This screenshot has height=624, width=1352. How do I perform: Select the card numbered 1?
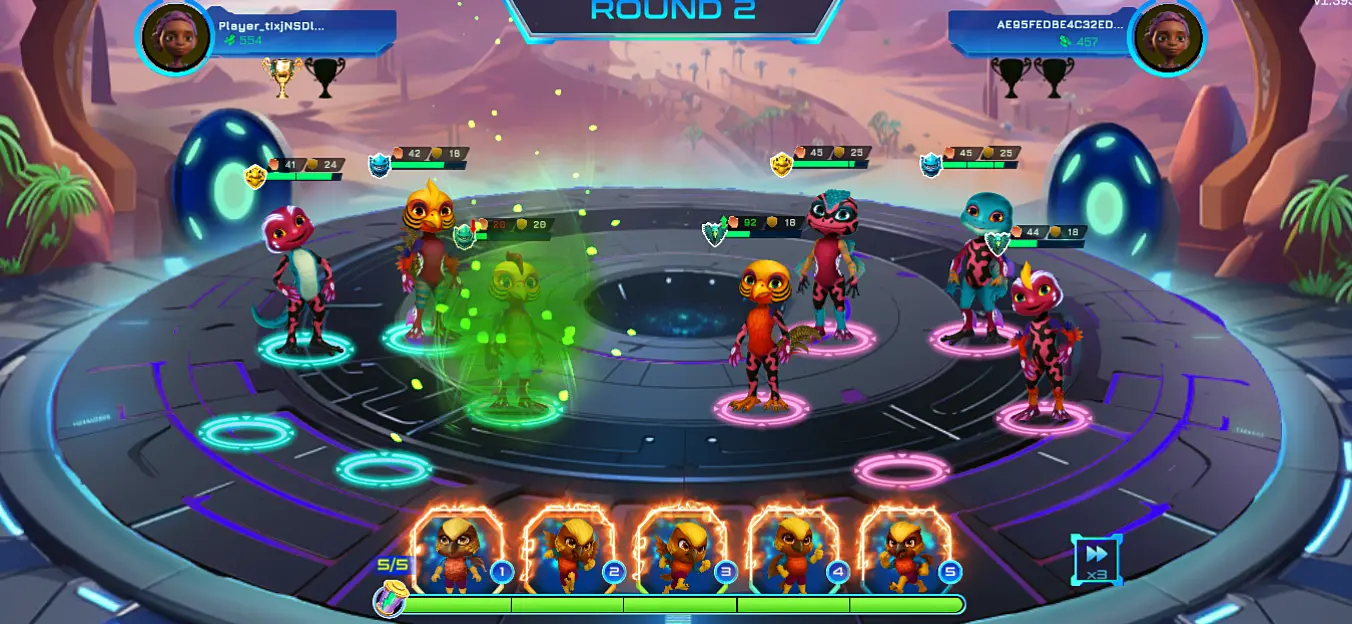coord(459,551)
